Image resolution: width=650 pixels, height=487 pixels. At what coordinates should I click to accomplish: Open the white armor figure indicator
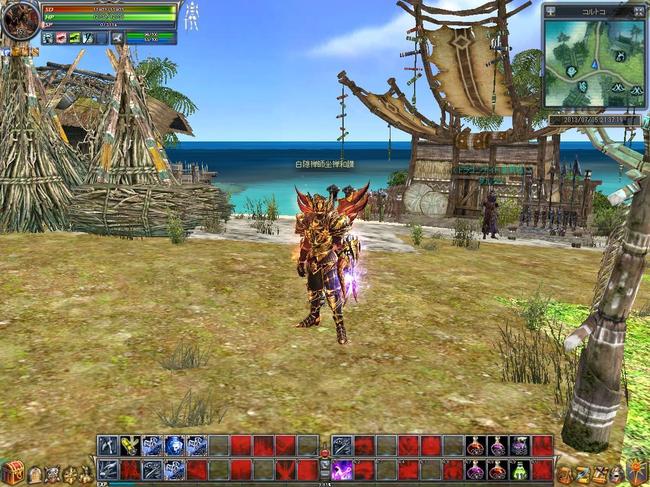click(x=191, y=17)
